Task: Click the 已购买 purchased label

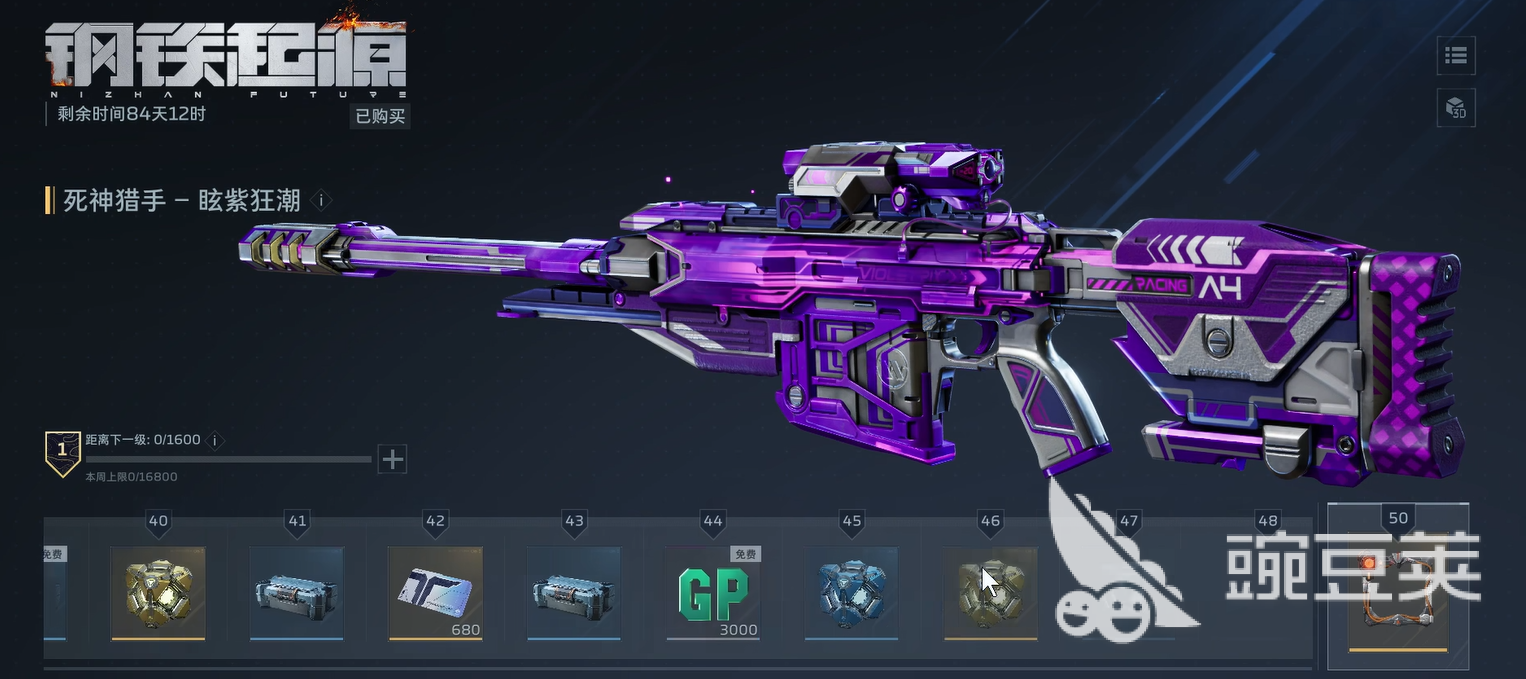Action: click(380, 115)
